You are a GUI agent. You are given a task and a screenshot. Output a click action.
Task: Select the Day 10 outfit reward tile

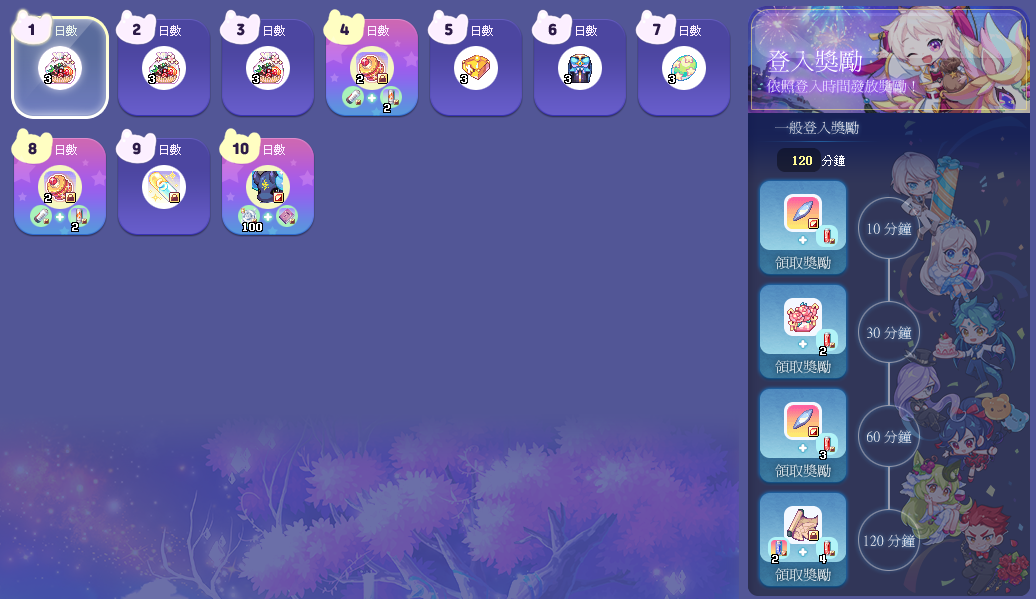[x=268, y=187]
